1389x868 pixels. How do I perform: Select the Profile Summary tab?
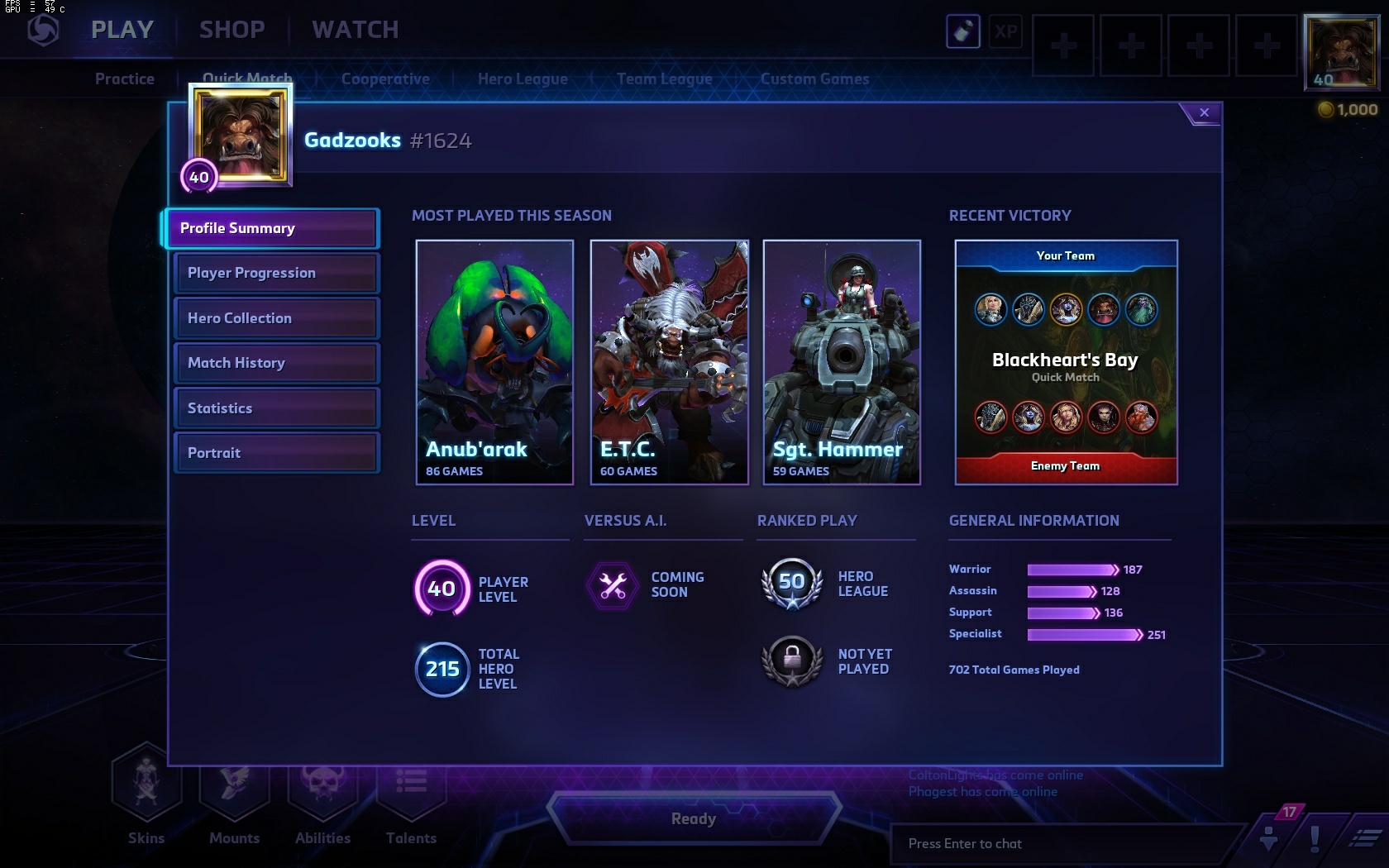(272, 228)
